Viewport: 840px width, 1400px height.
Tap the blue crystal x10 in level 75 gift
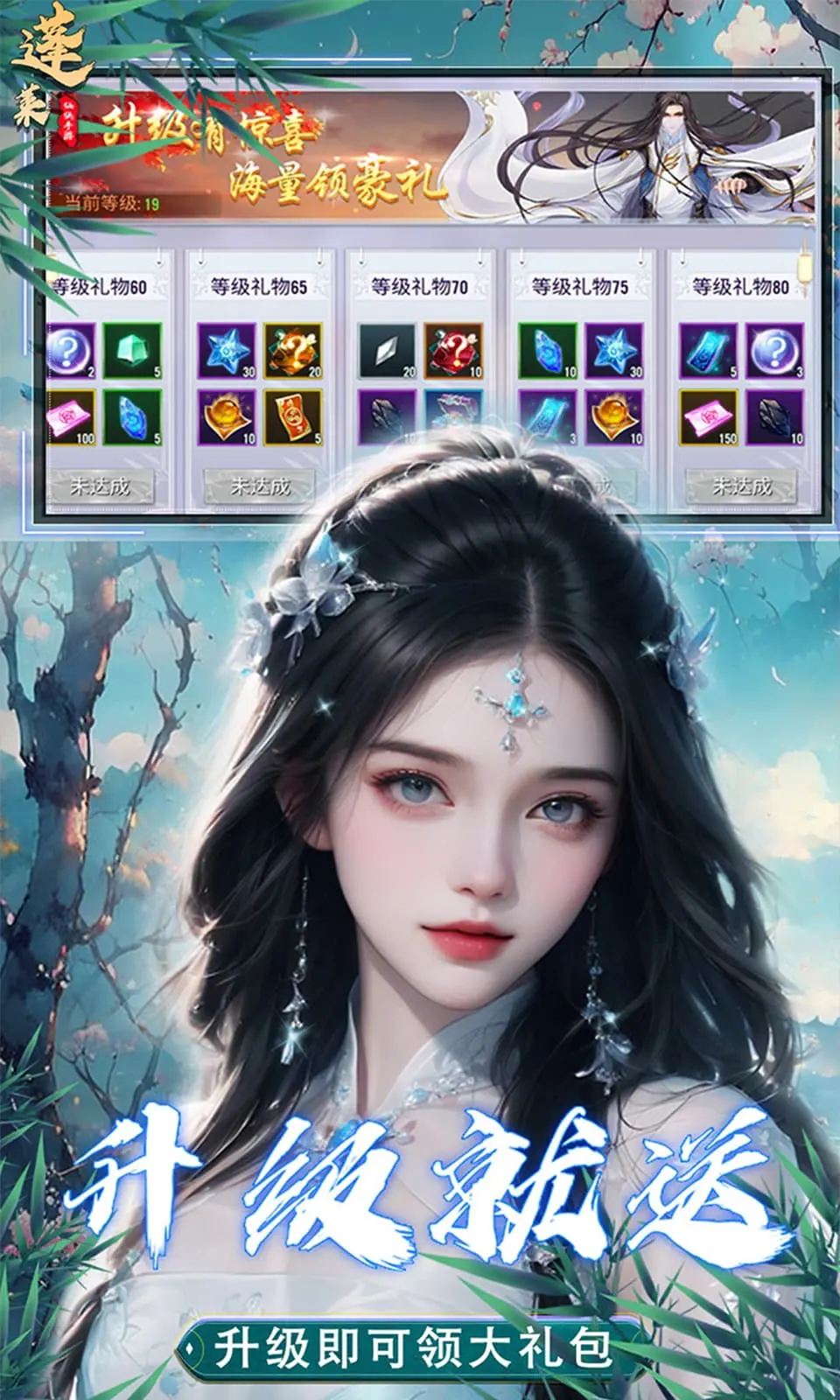[548, 350]
